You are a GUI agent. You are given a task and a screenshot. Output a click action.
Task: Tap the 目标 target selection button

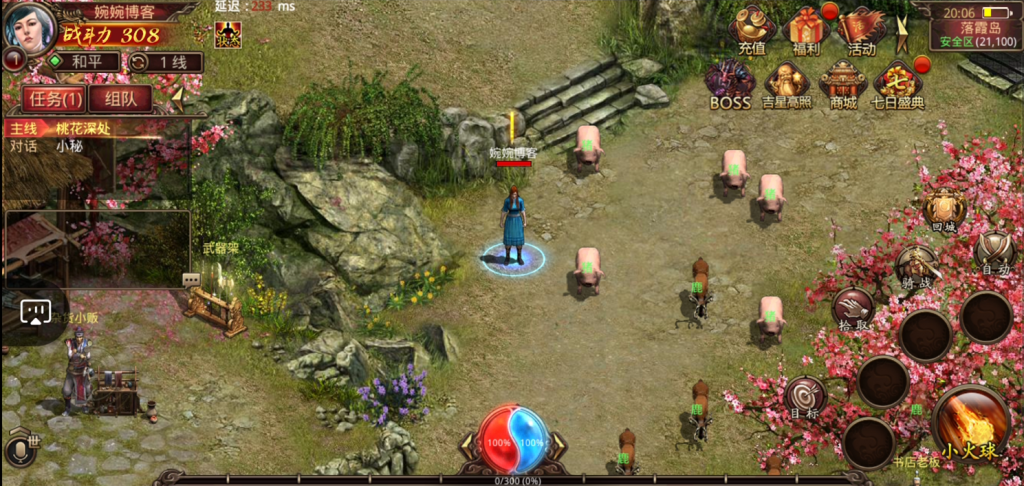[x=804, y=396]
